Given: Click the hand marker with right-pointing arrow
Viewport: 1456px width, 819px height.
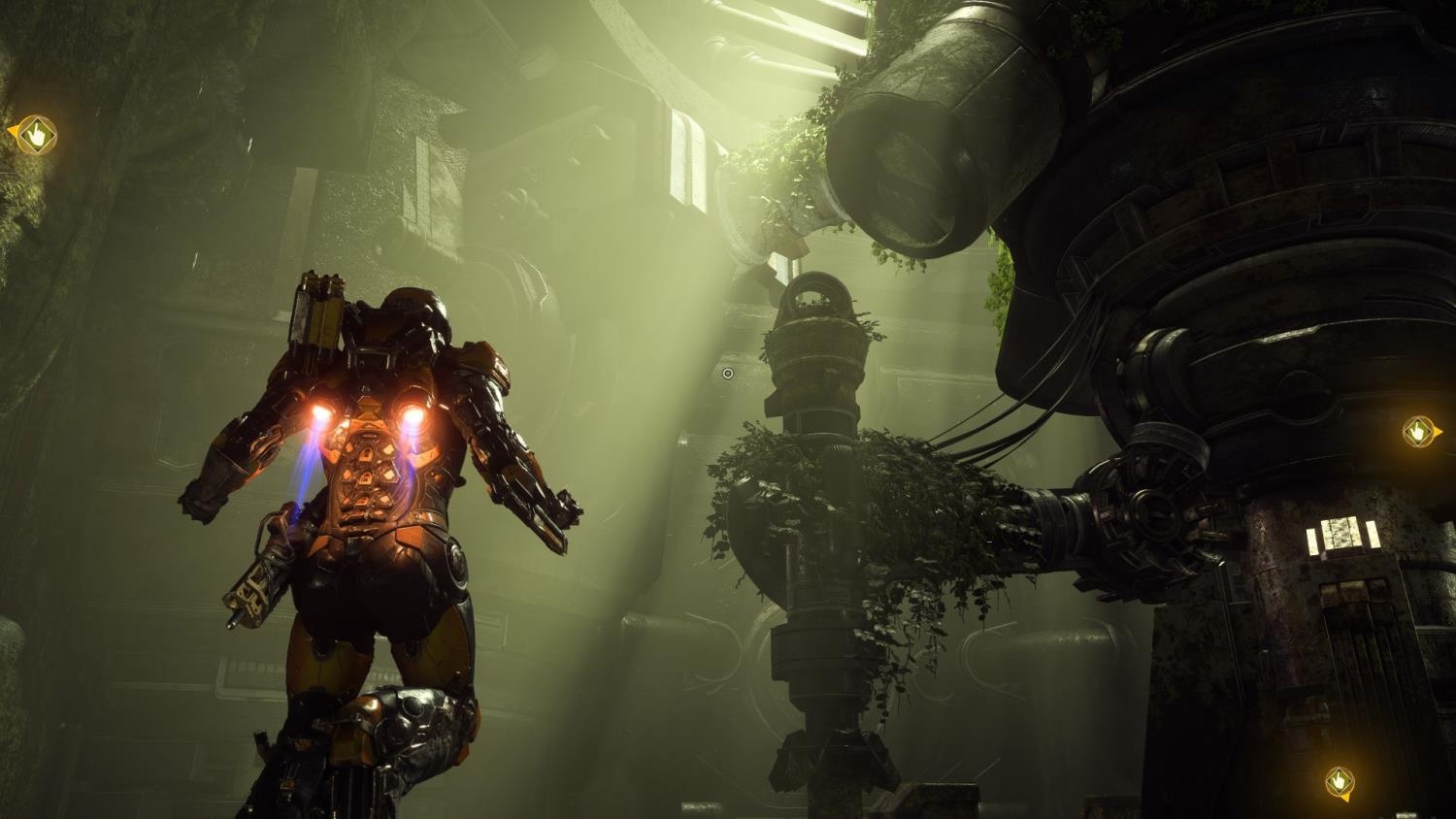Looking at the screenshot, I should pos(1419,431).
